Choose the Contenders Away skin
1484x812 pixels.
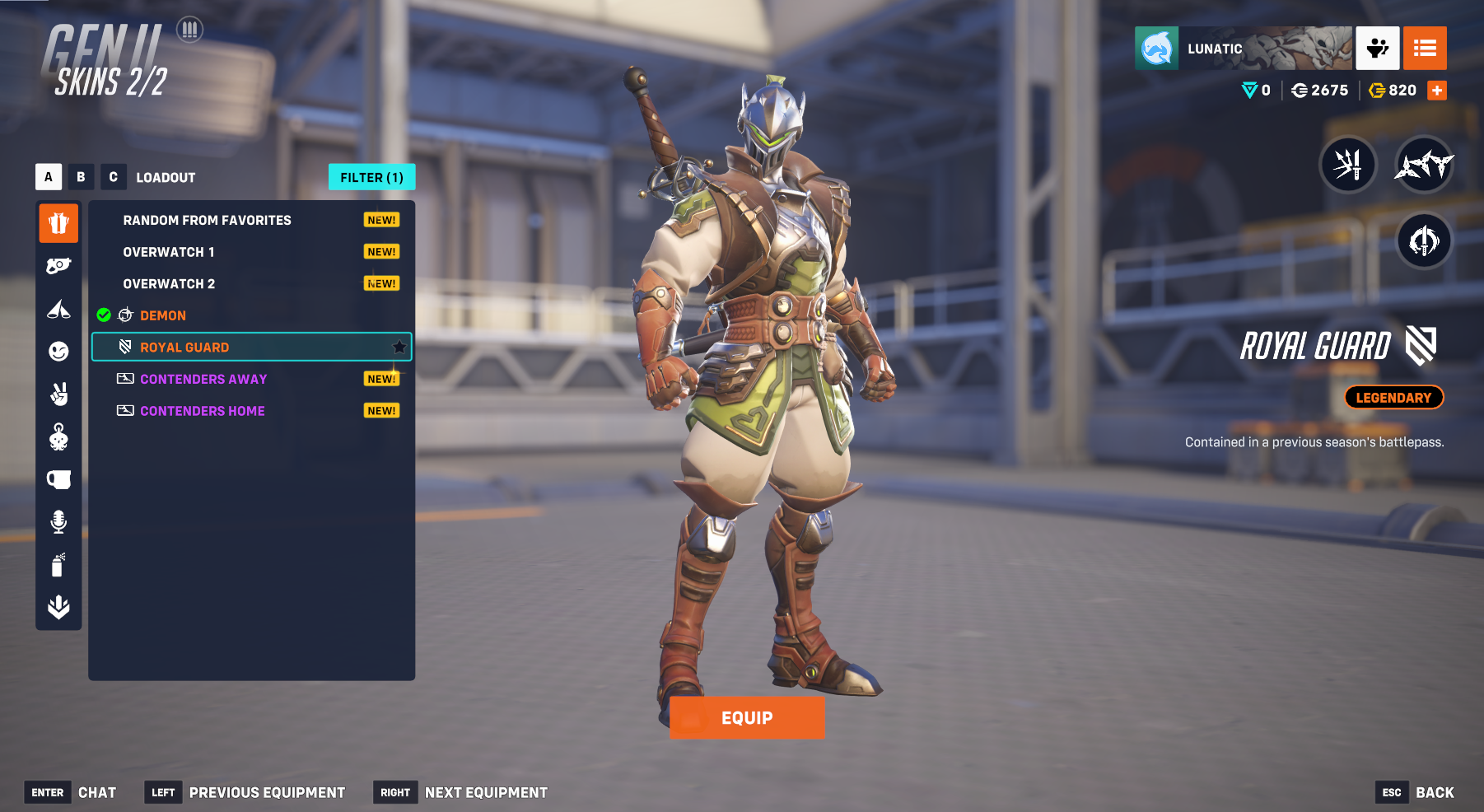point(203,379)
